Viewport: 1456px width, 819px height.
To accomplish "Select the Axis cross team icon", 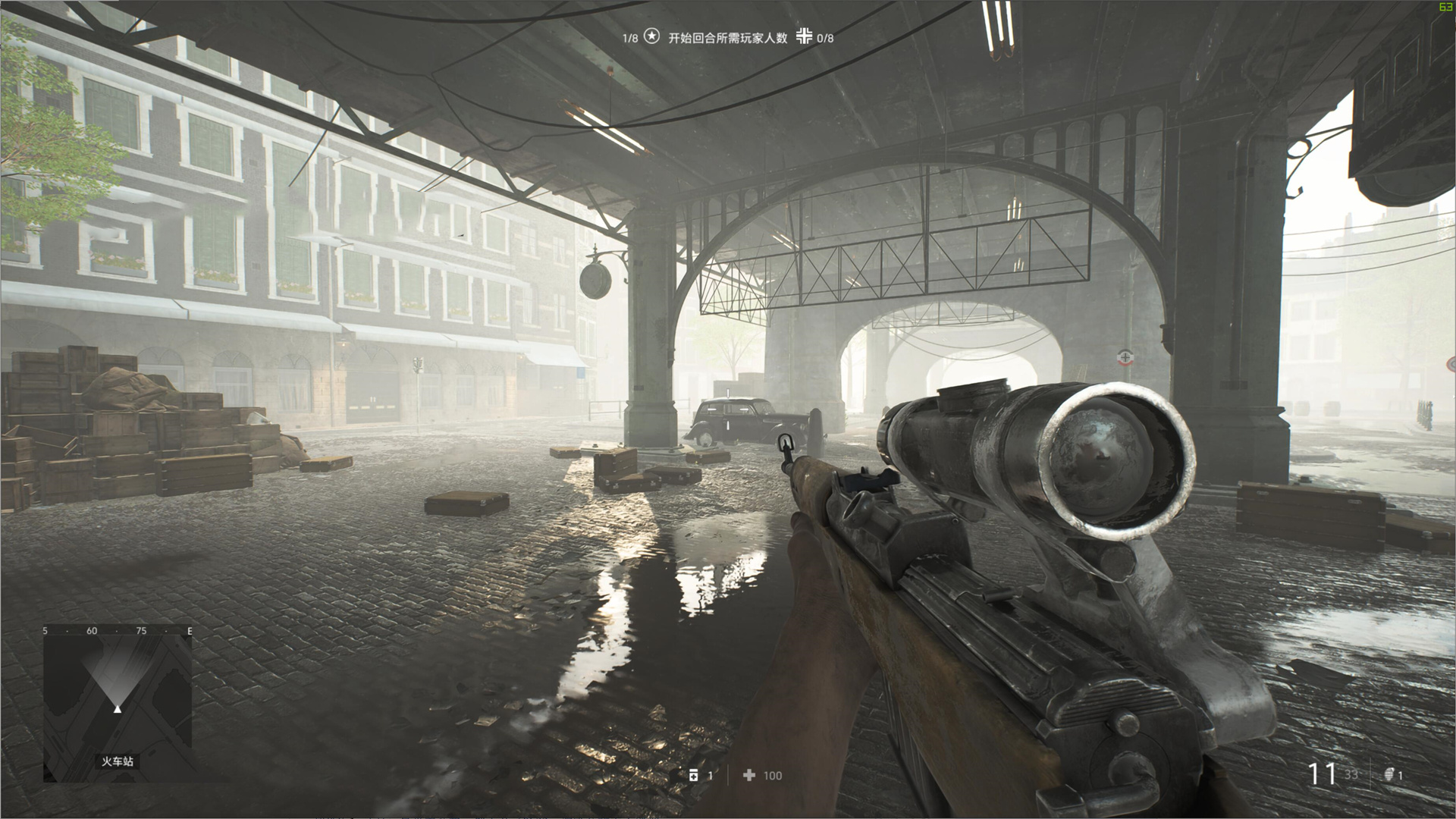I will (804, 36).
